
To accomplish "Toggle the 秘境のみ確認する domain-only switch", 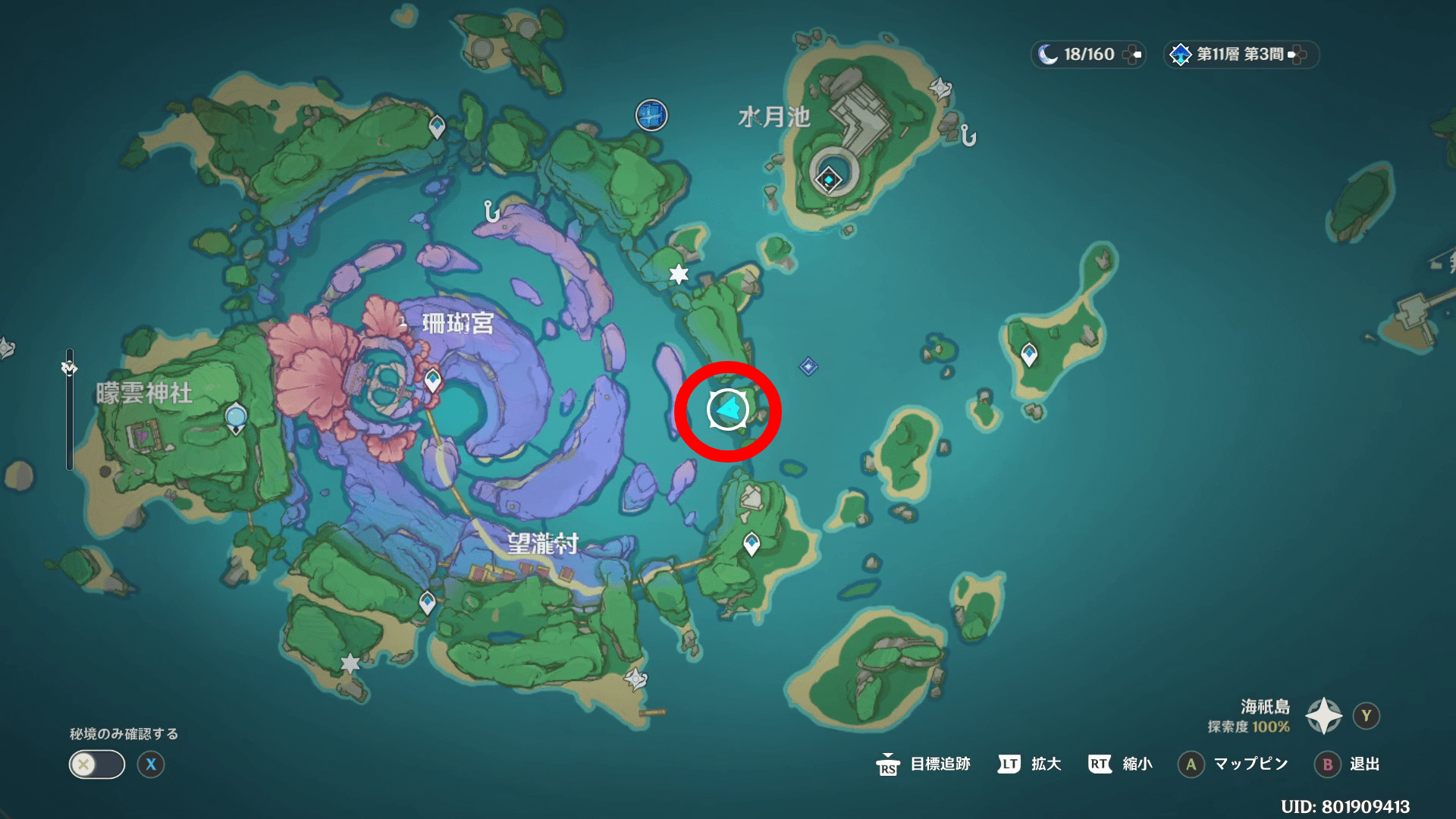I will tap(97, 764).
